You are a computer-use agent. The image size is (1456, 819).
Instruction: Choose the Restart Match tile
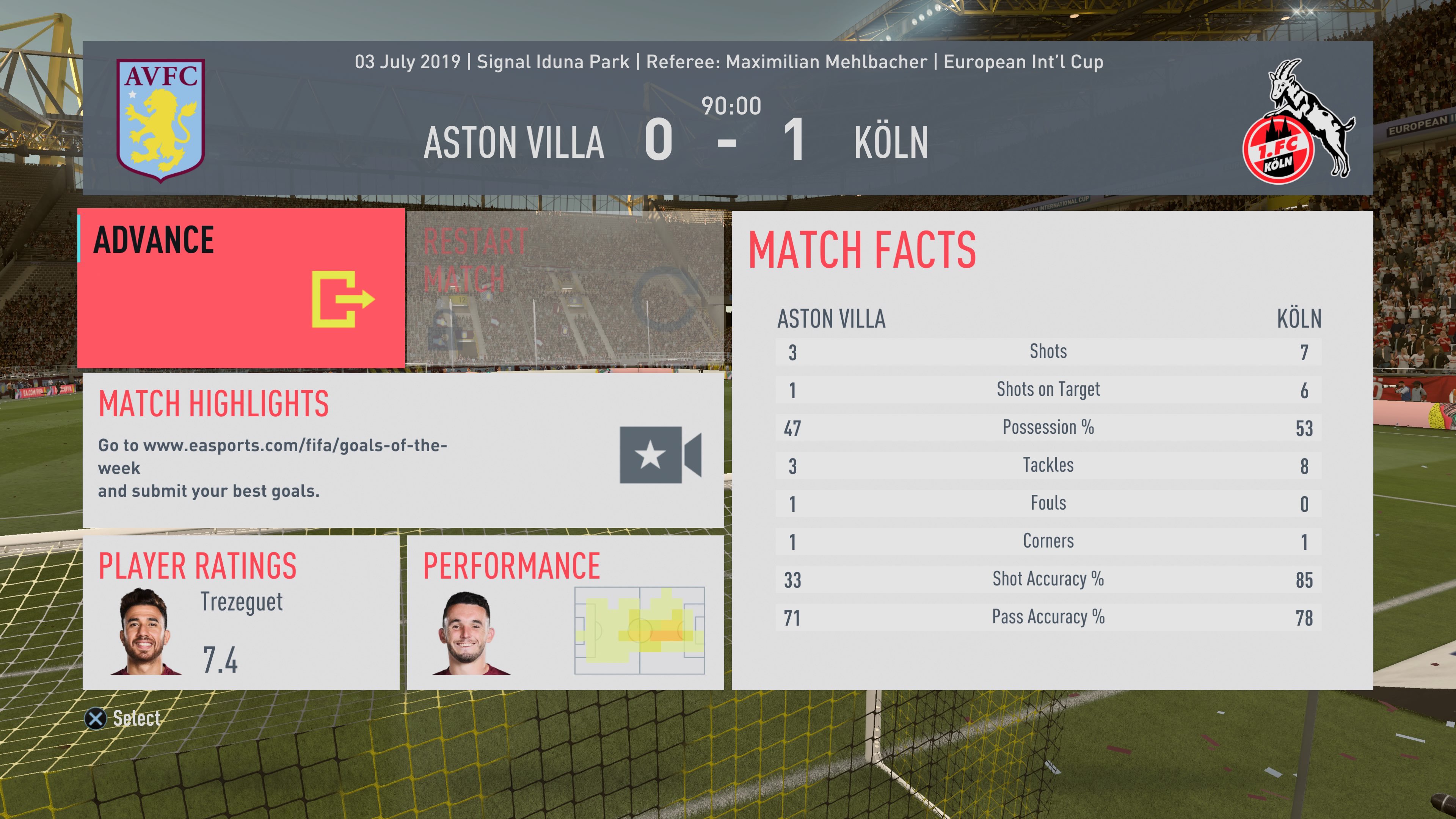click(x=565, y=288)
